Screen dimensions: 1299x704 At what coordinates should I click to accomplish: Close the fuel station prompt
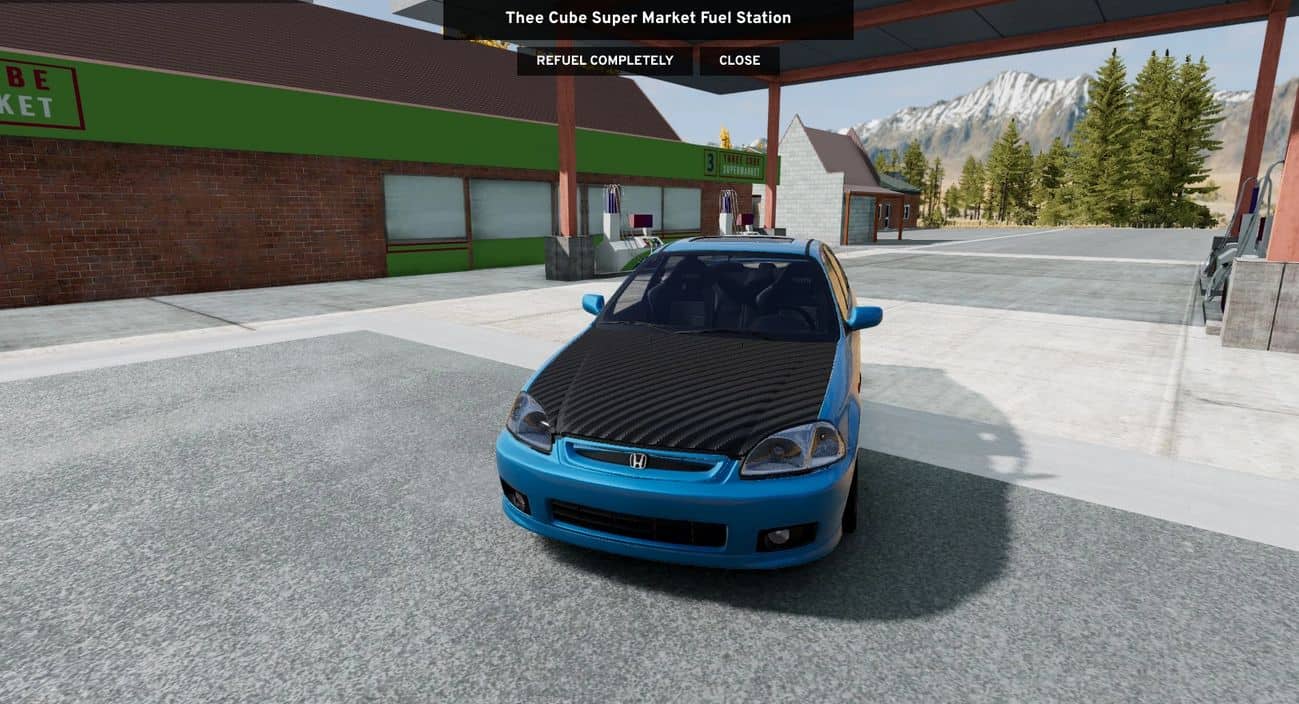point(739,61)
